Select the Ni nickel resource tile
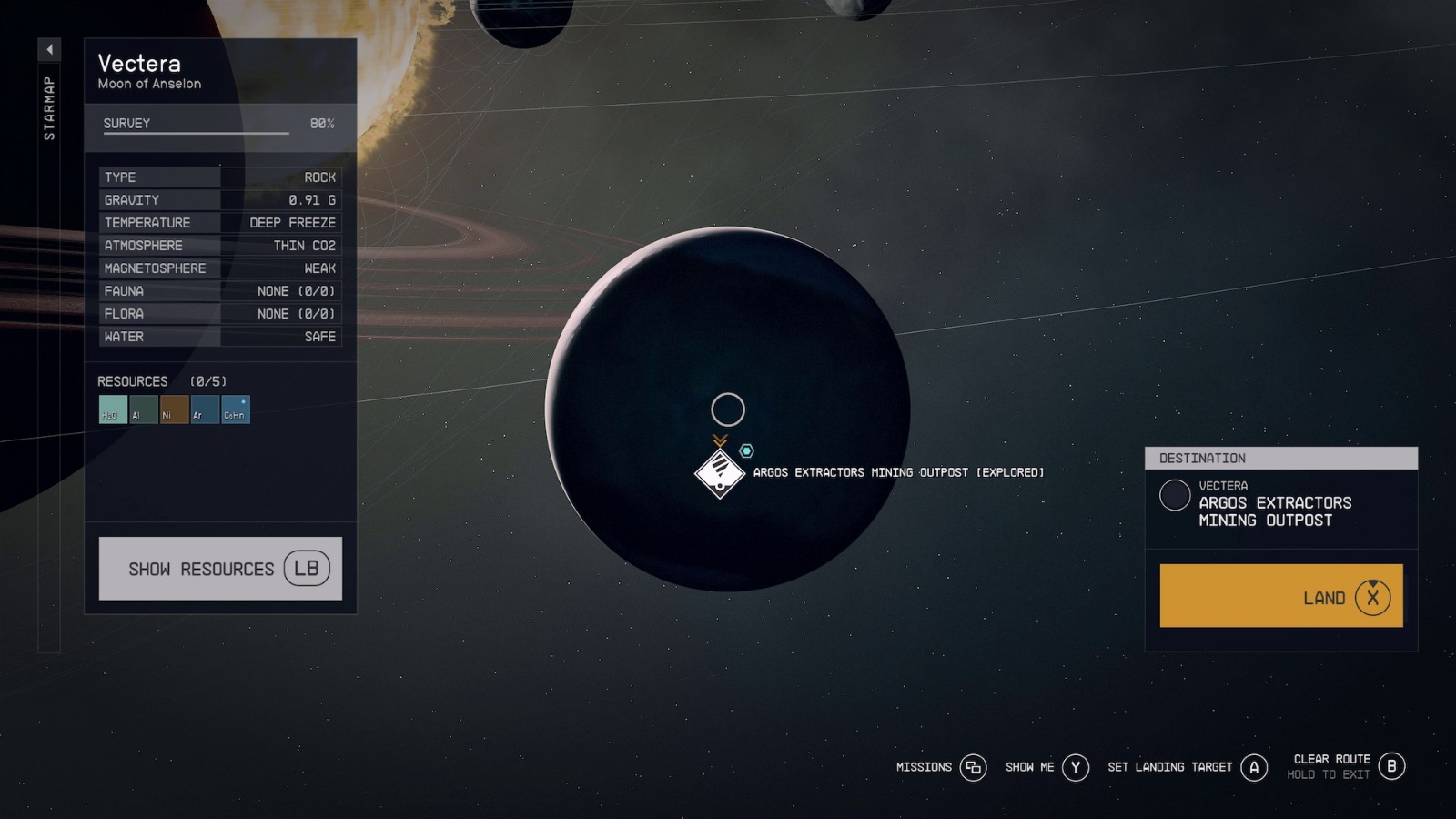The image size is (1456, 819). point(174,409)
